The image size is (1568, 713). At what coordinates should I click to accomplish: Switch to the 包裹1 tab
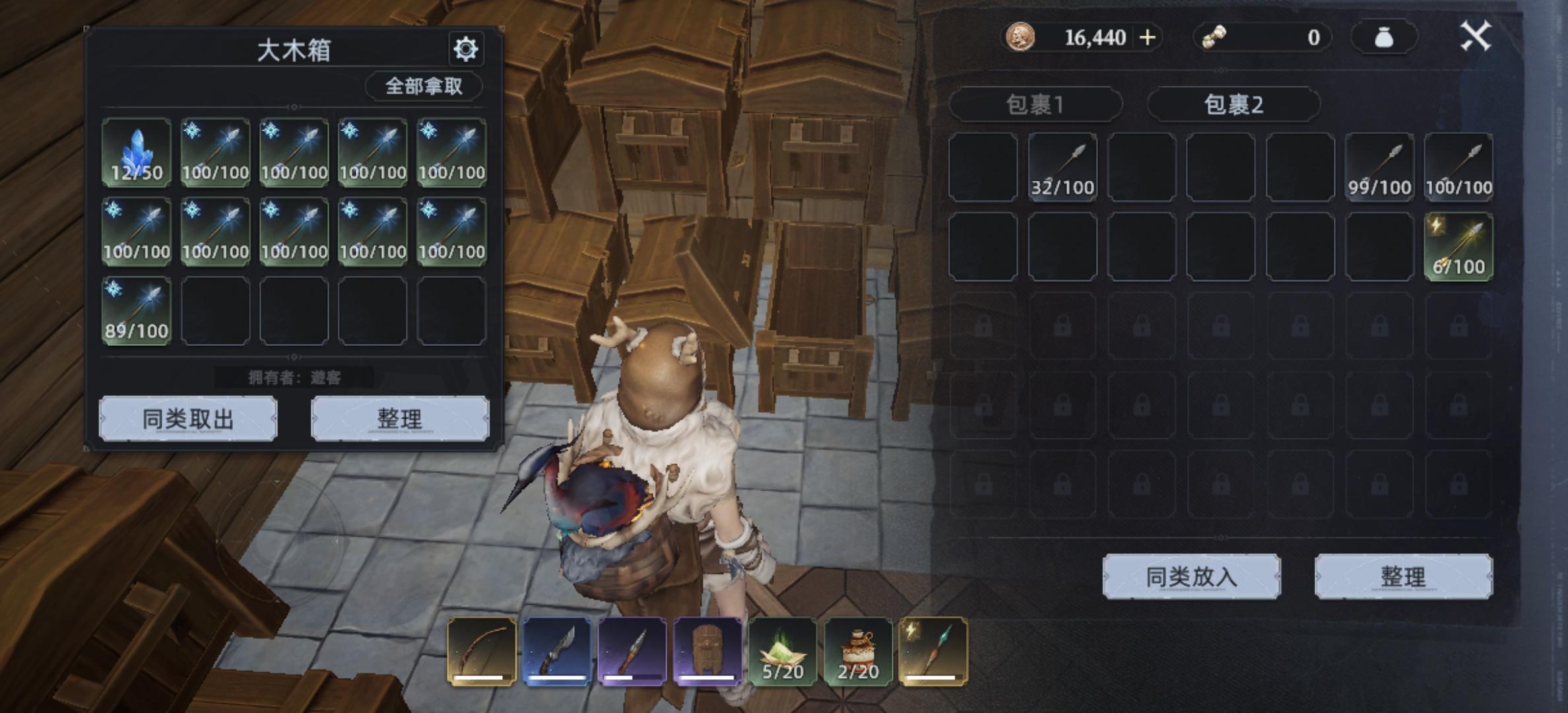pos(1035,104)
